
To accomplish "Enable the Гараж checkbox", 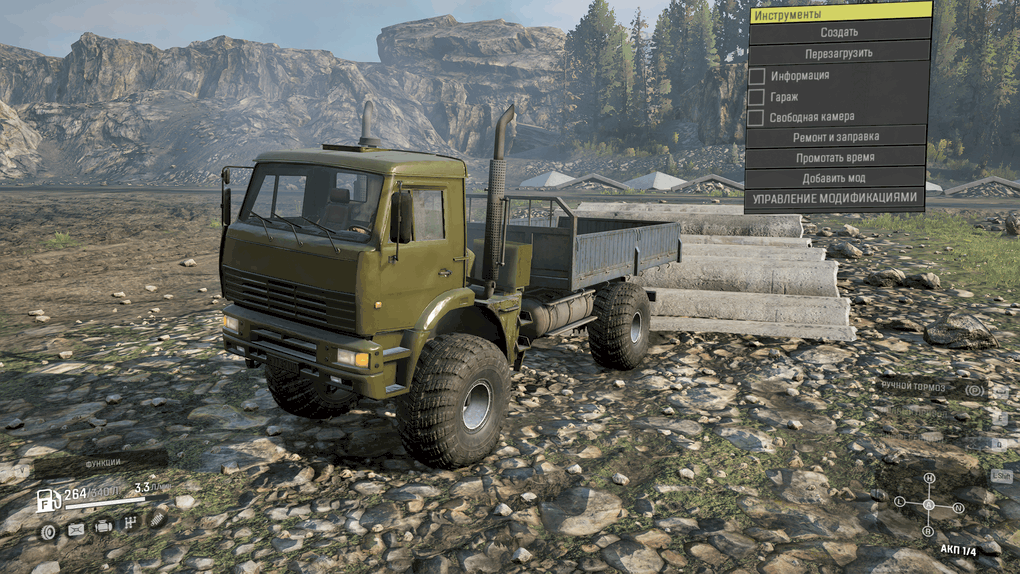I will (x=757, y=97).
